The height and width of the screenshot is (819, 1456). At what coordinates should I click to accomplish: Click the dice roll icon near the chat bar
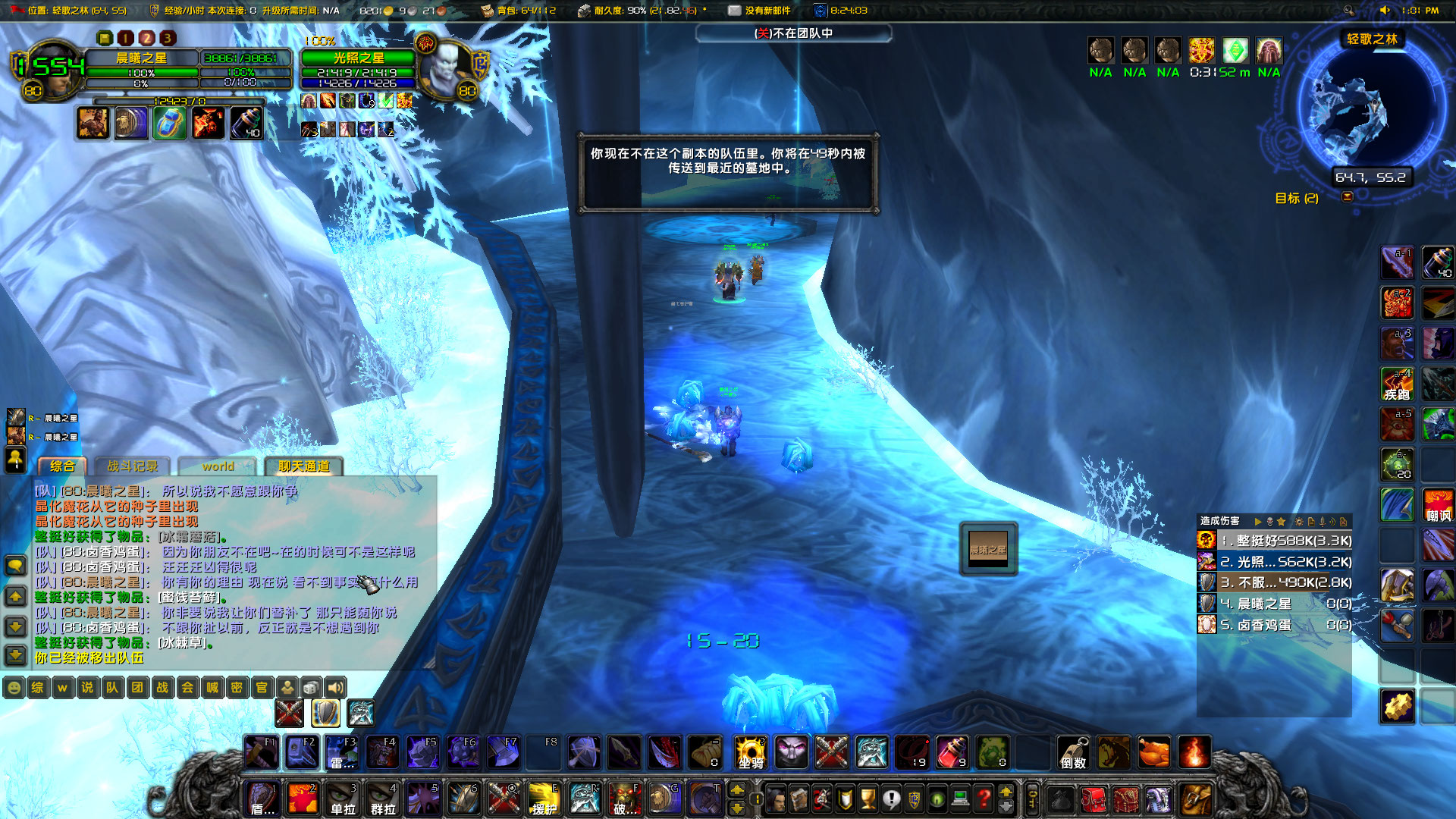[x=309, y=688]
